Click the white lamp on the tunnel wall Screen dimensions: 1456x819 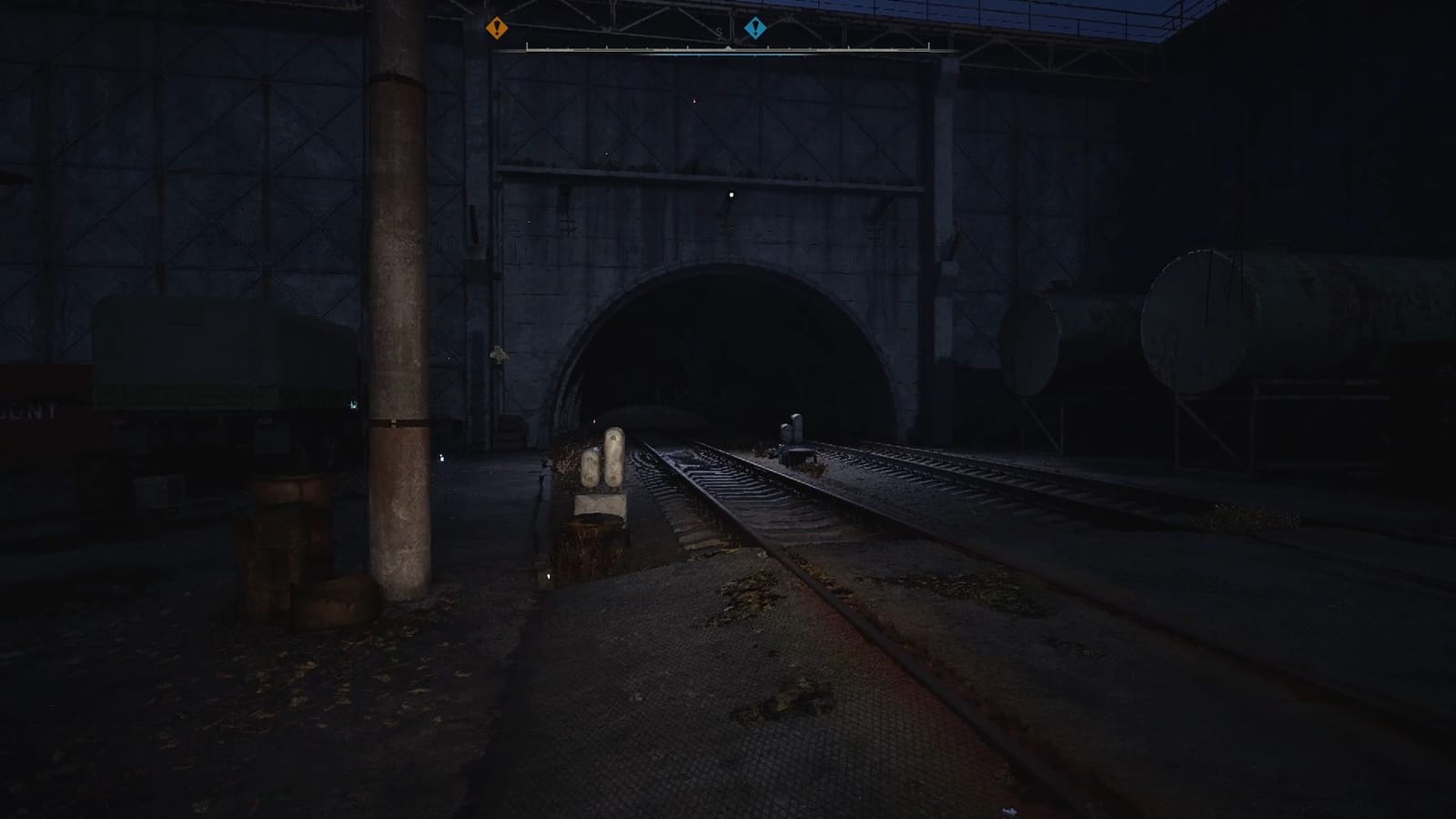730,194
